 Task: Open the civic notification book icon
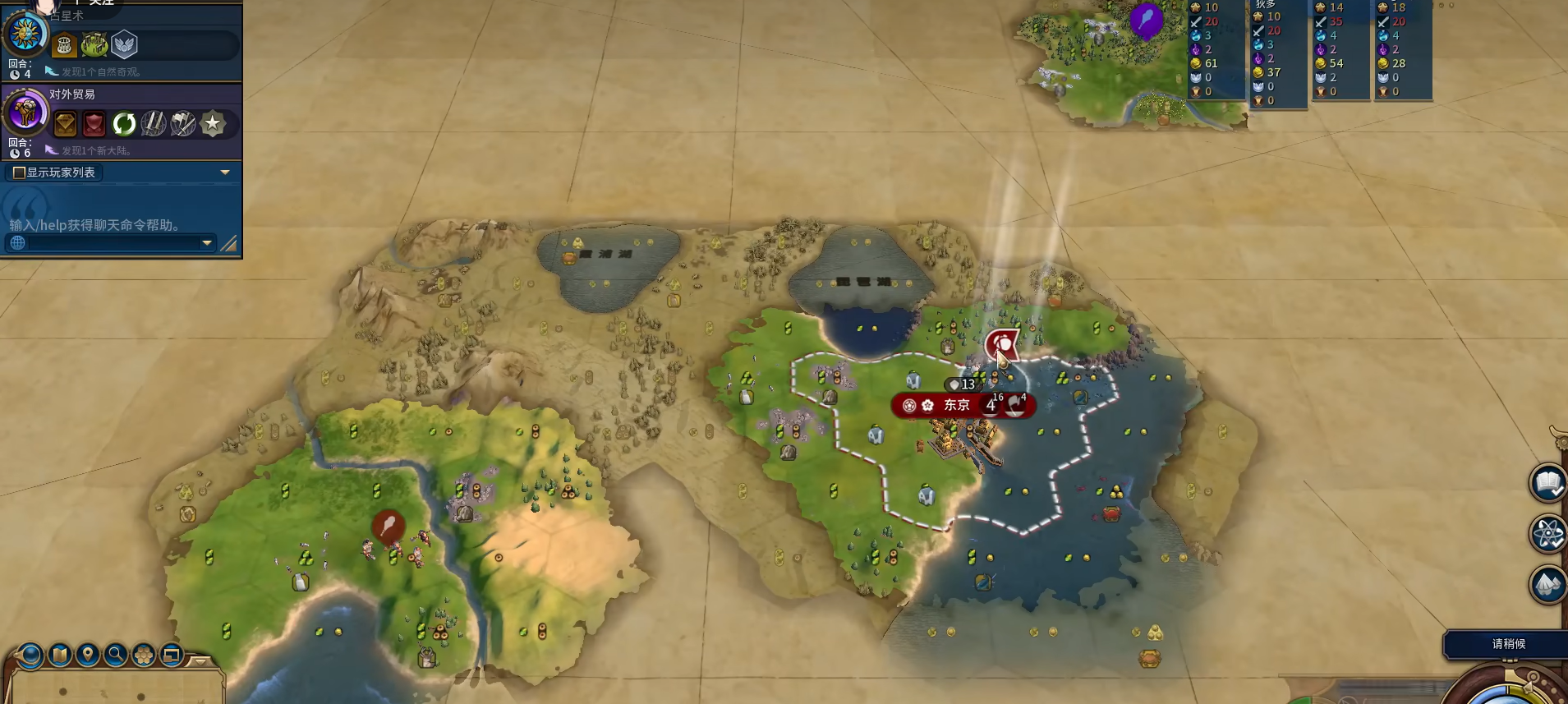point(1547,483)
